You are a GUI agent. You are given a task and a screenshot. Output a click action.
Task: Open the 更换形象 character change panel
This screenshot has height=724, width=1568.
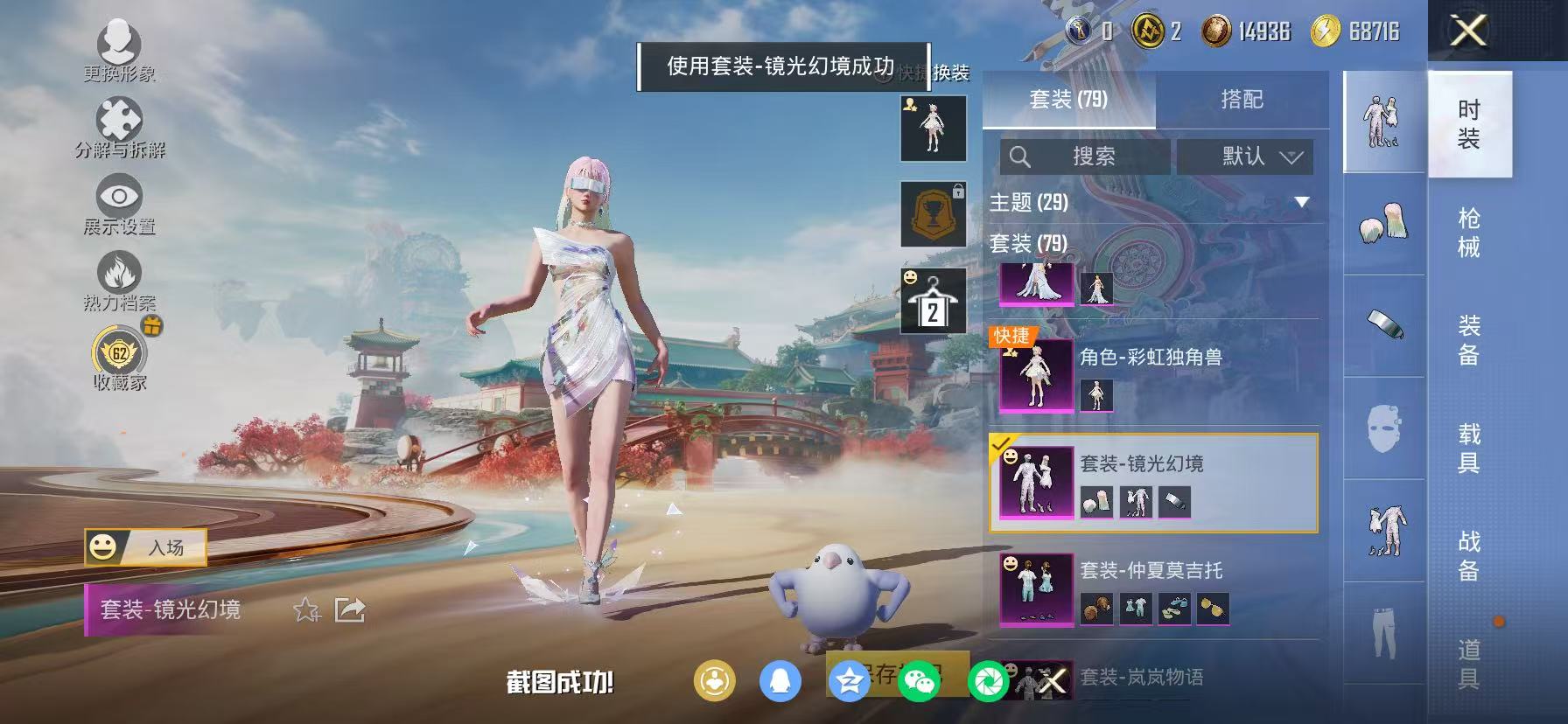121,45
